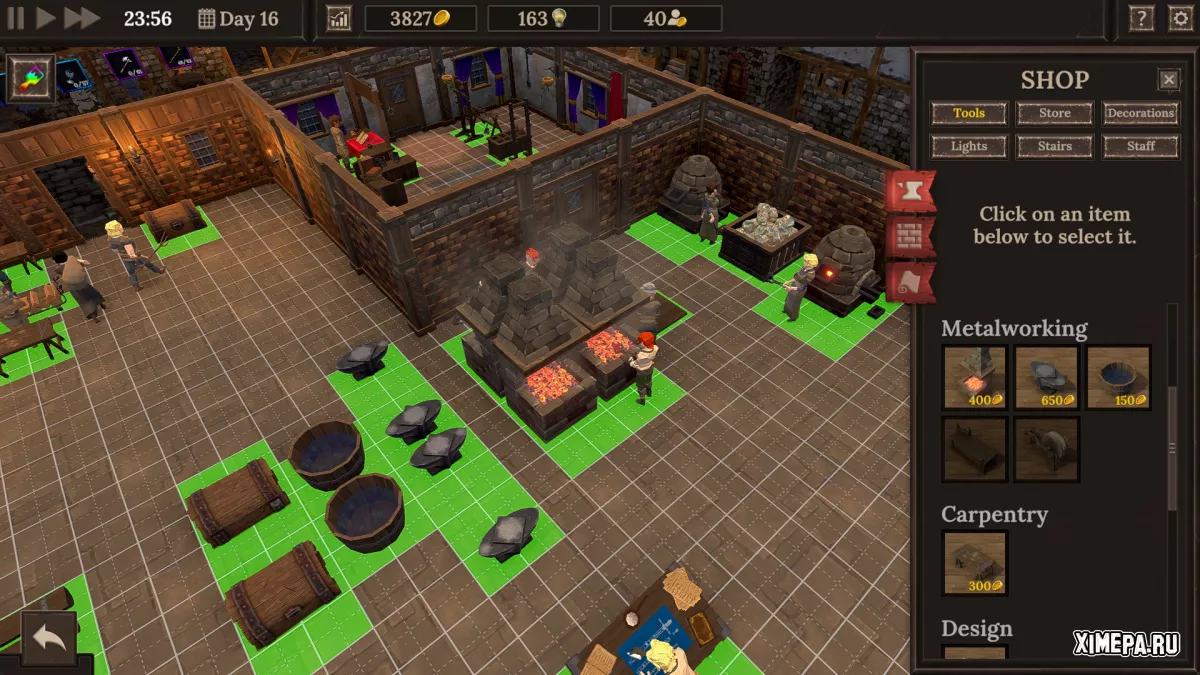Open the Decorations shop category
The width and height of the screenshot is (1200, 675).
click(1140, 113)
